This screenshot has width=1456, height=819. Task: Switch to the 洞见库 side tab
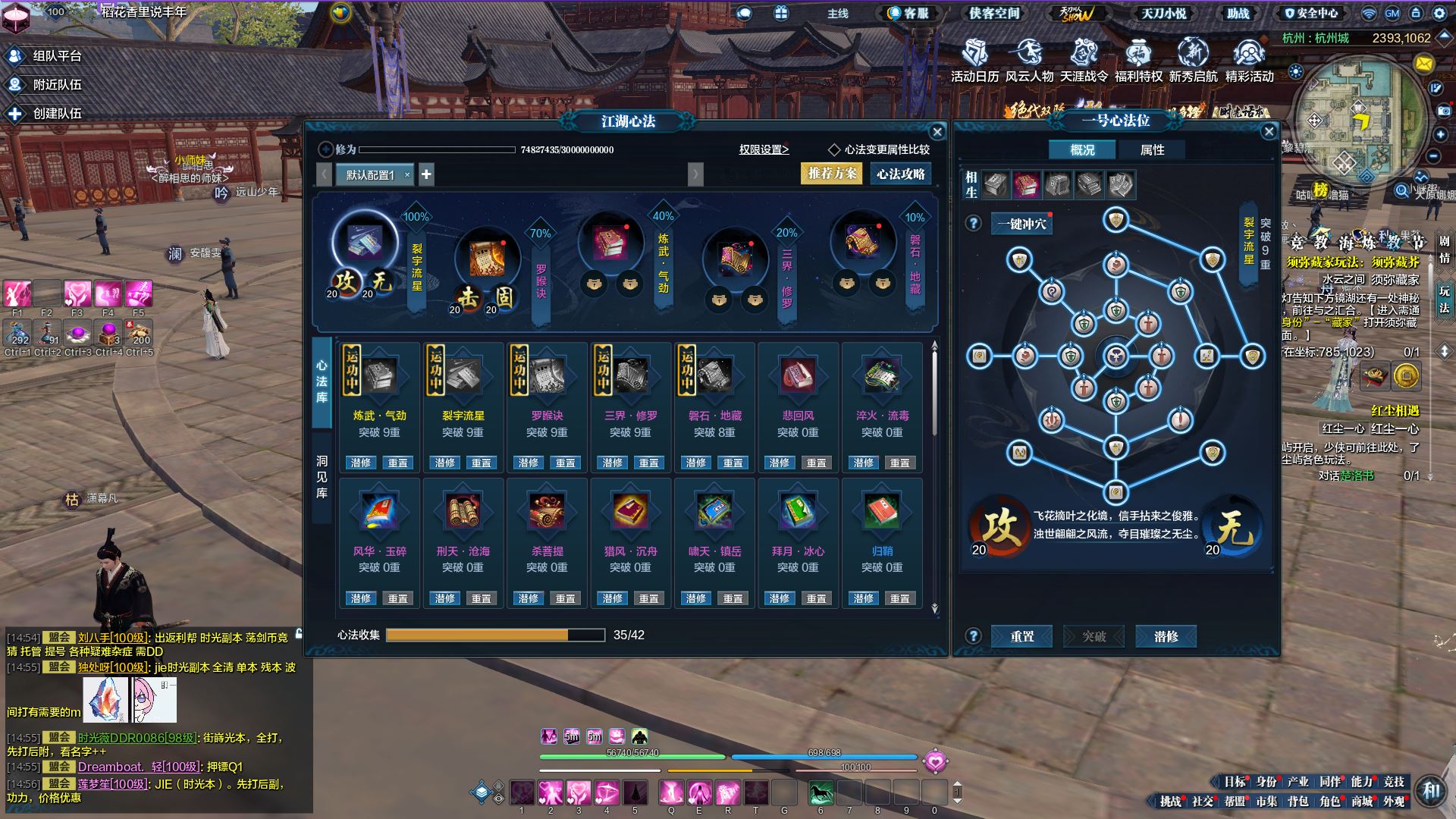coord(322,476)
